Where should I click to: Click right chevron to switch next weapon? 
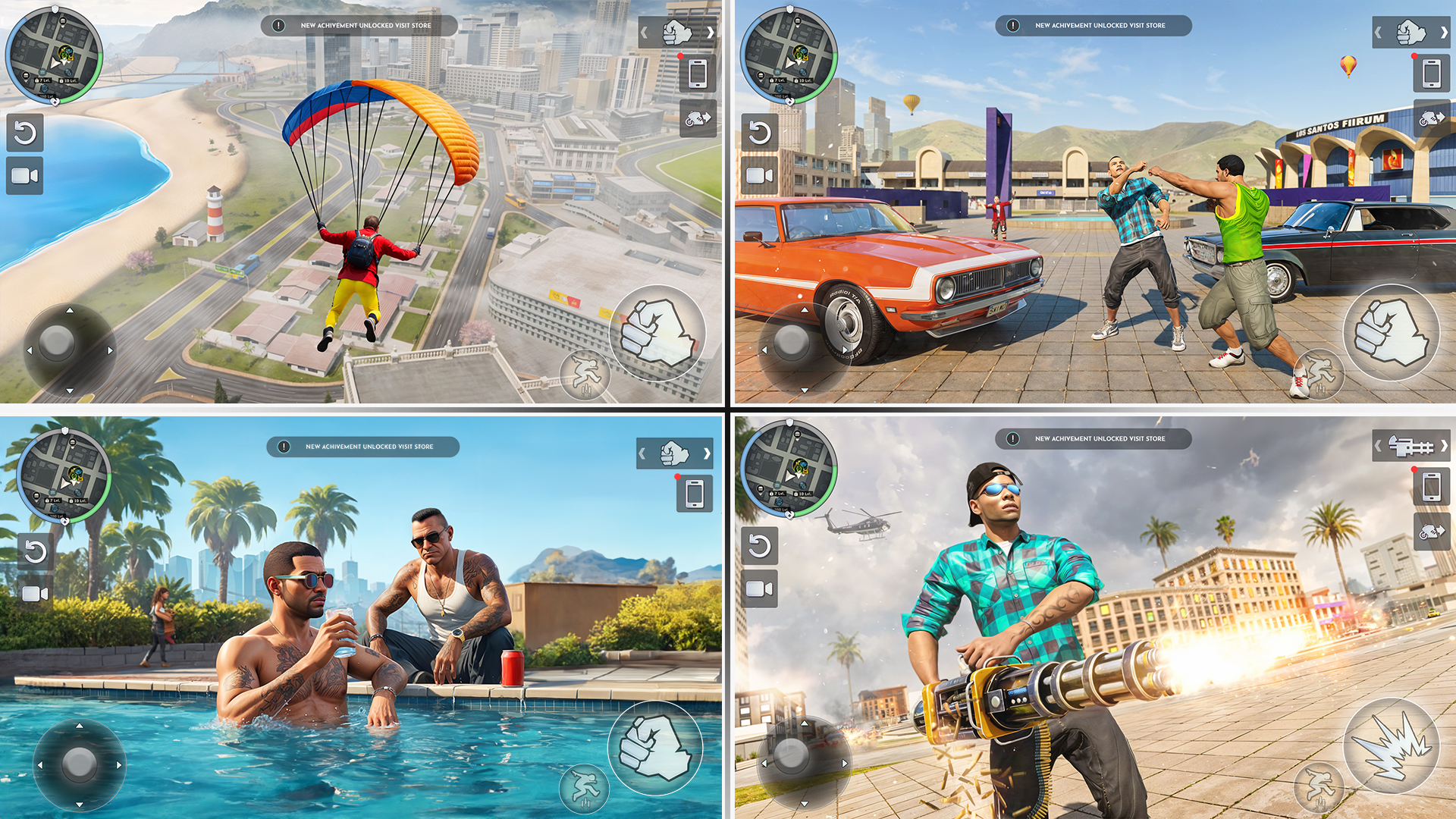click(x=711, y=32)
